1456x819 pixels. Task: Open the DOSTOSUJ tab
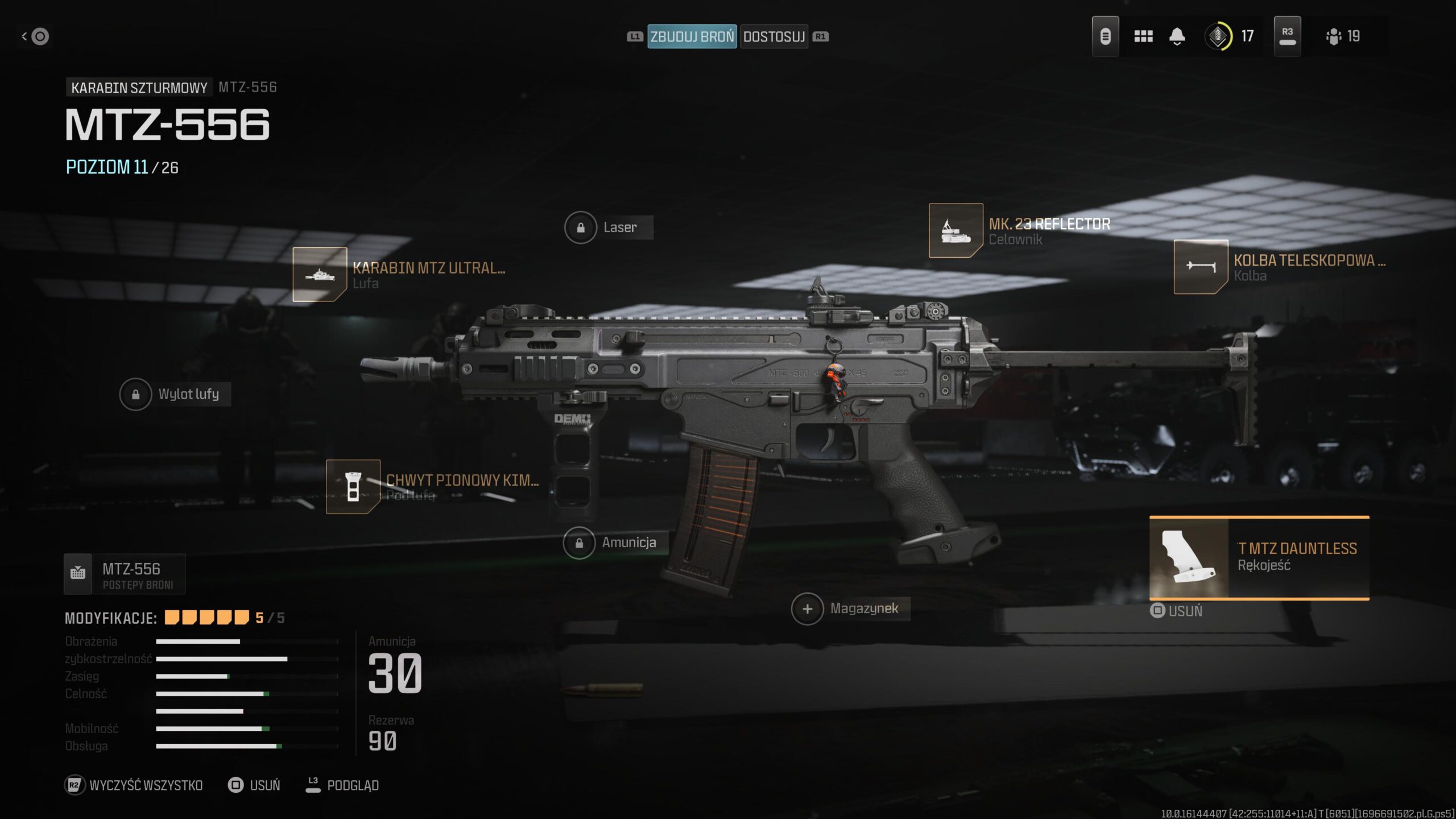click(773, 36)
